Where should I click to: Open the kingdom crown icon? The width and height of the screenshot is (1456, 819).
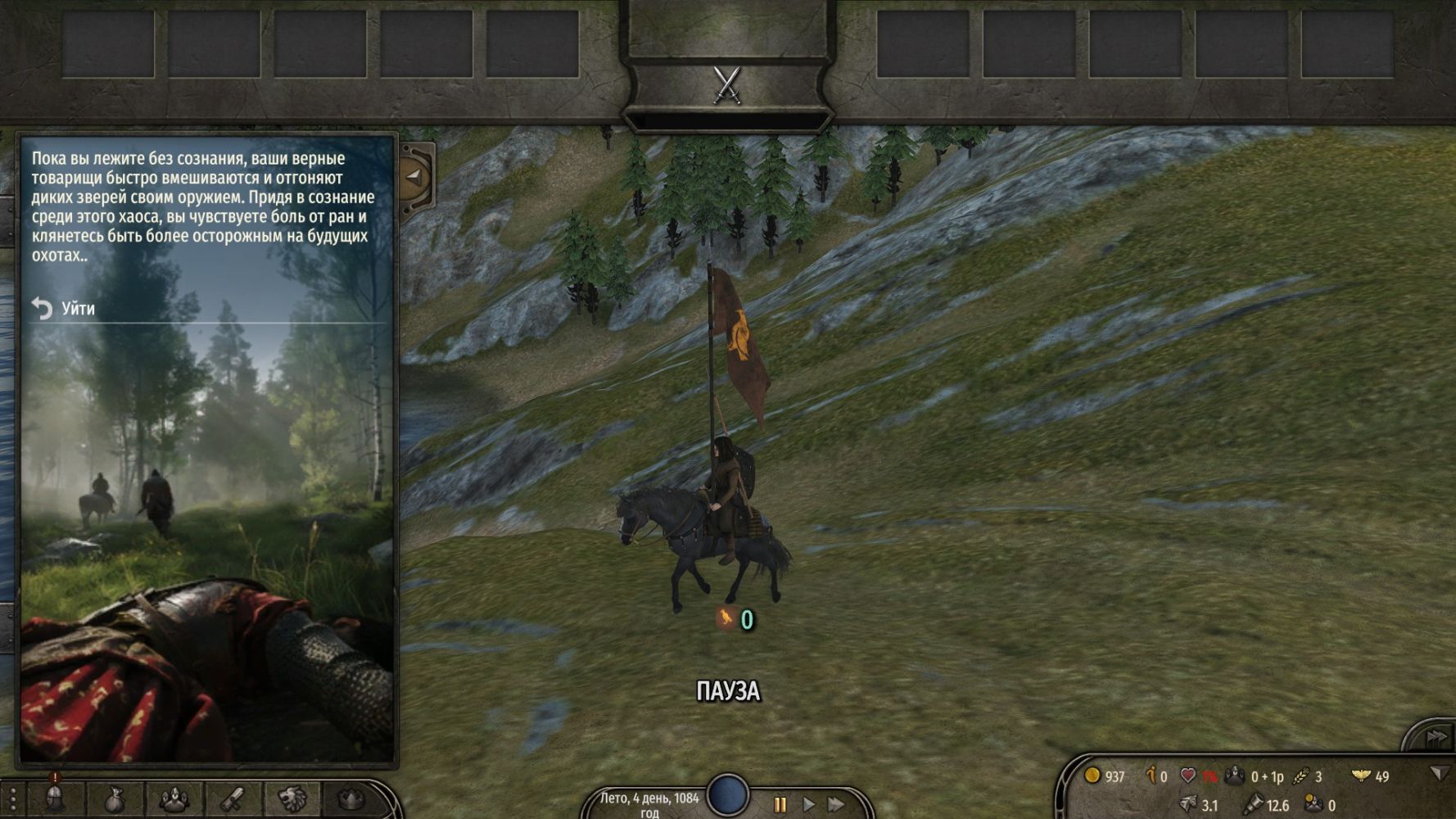pyautogui.click(x=350, y=799)
